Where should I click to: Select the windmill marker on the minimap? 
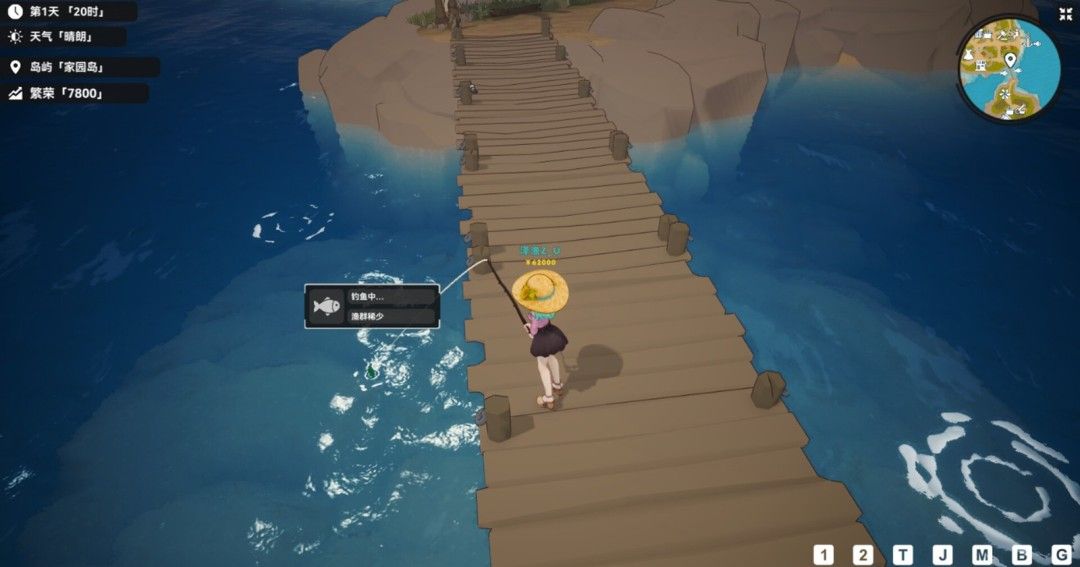(1004, 94)
